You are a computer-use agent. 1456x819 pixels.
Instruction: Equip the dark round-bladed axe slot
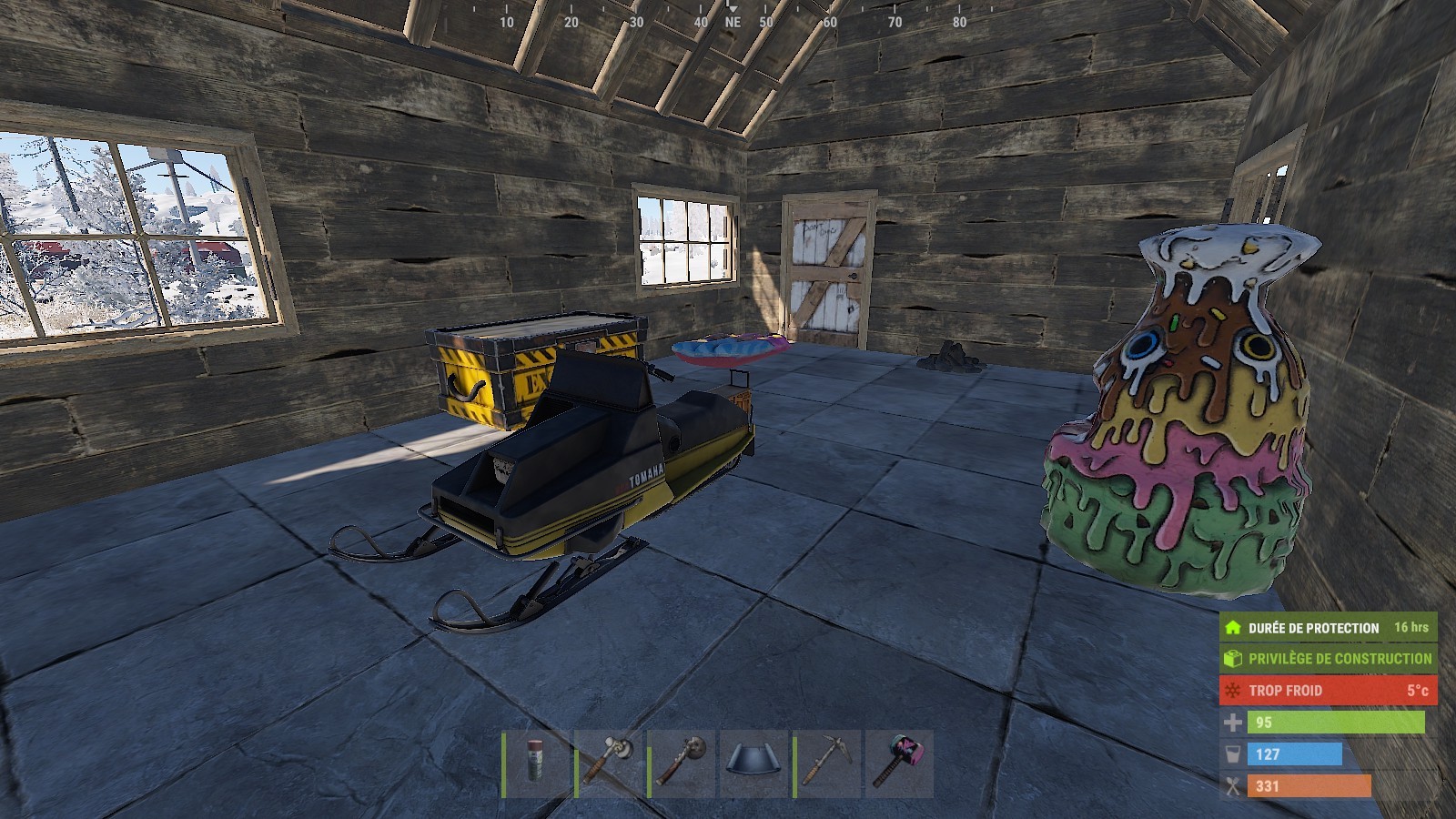[682, 763]
